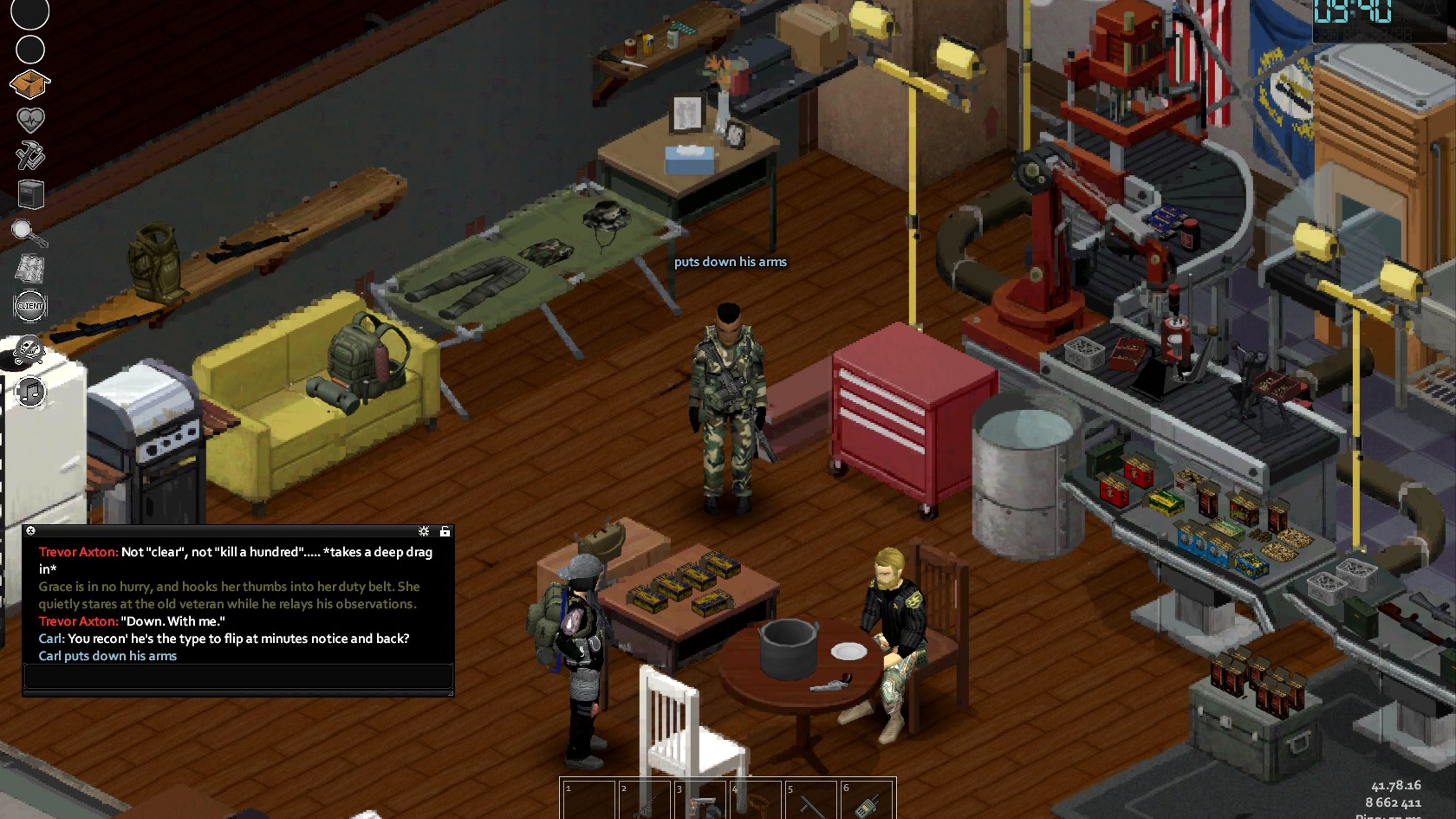Open the crafting hammer and ruler menu
This screenshot has height=819, width=1456.
pos(30,155)
